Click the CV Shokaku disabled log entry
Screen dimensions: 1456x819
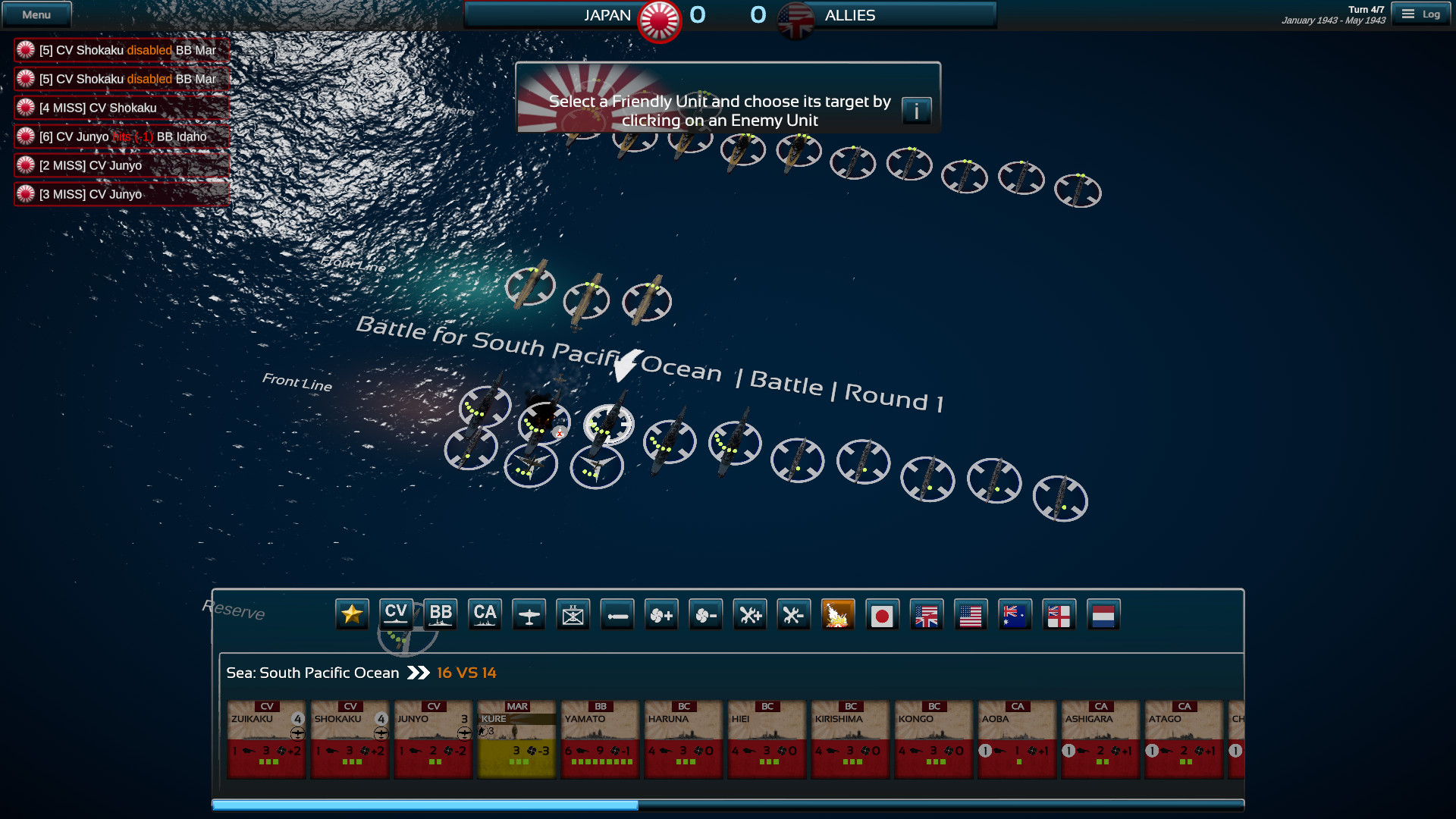[x=121, y=50]
